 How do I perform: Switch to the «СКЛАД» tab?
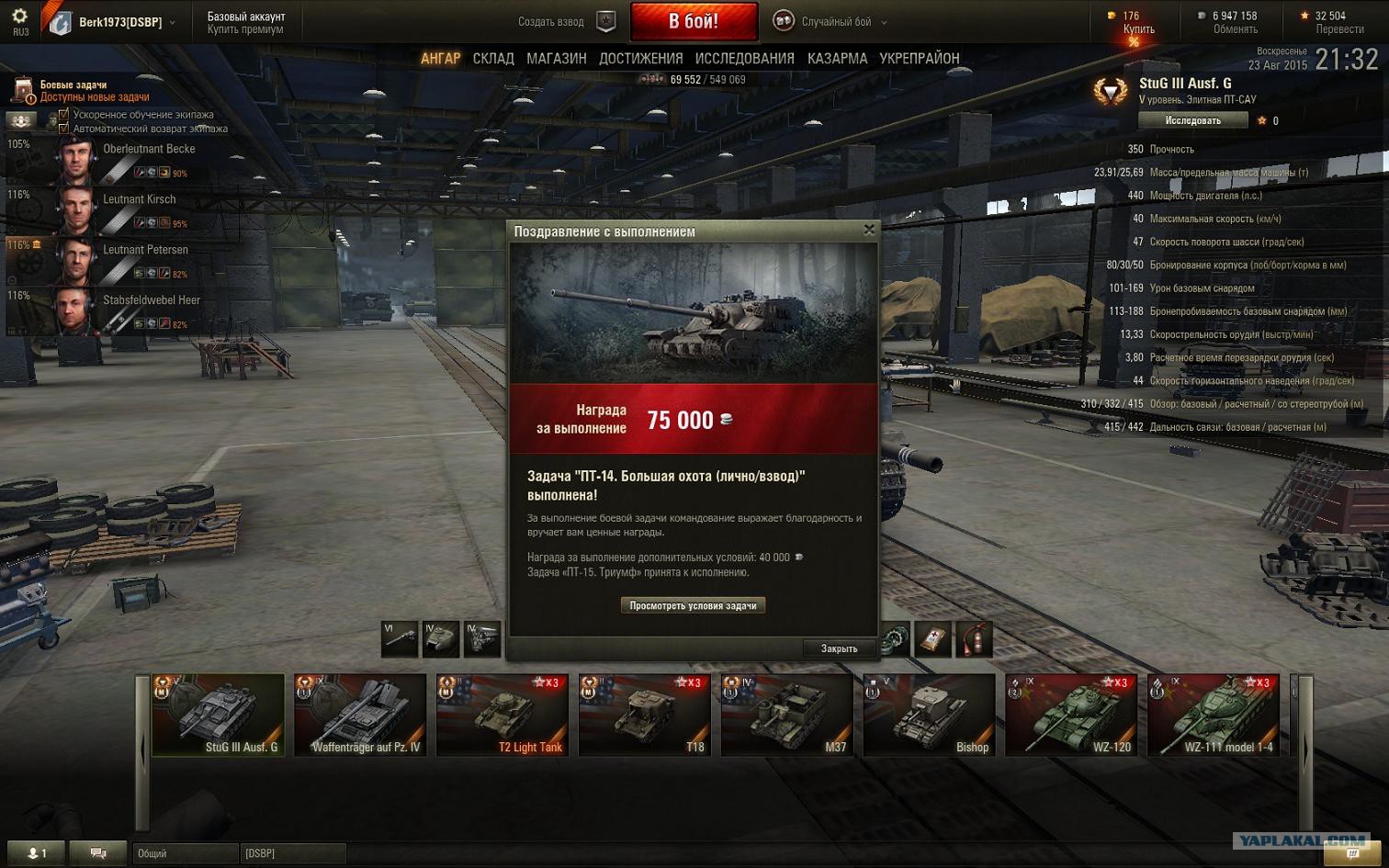(x=493, y=59)
